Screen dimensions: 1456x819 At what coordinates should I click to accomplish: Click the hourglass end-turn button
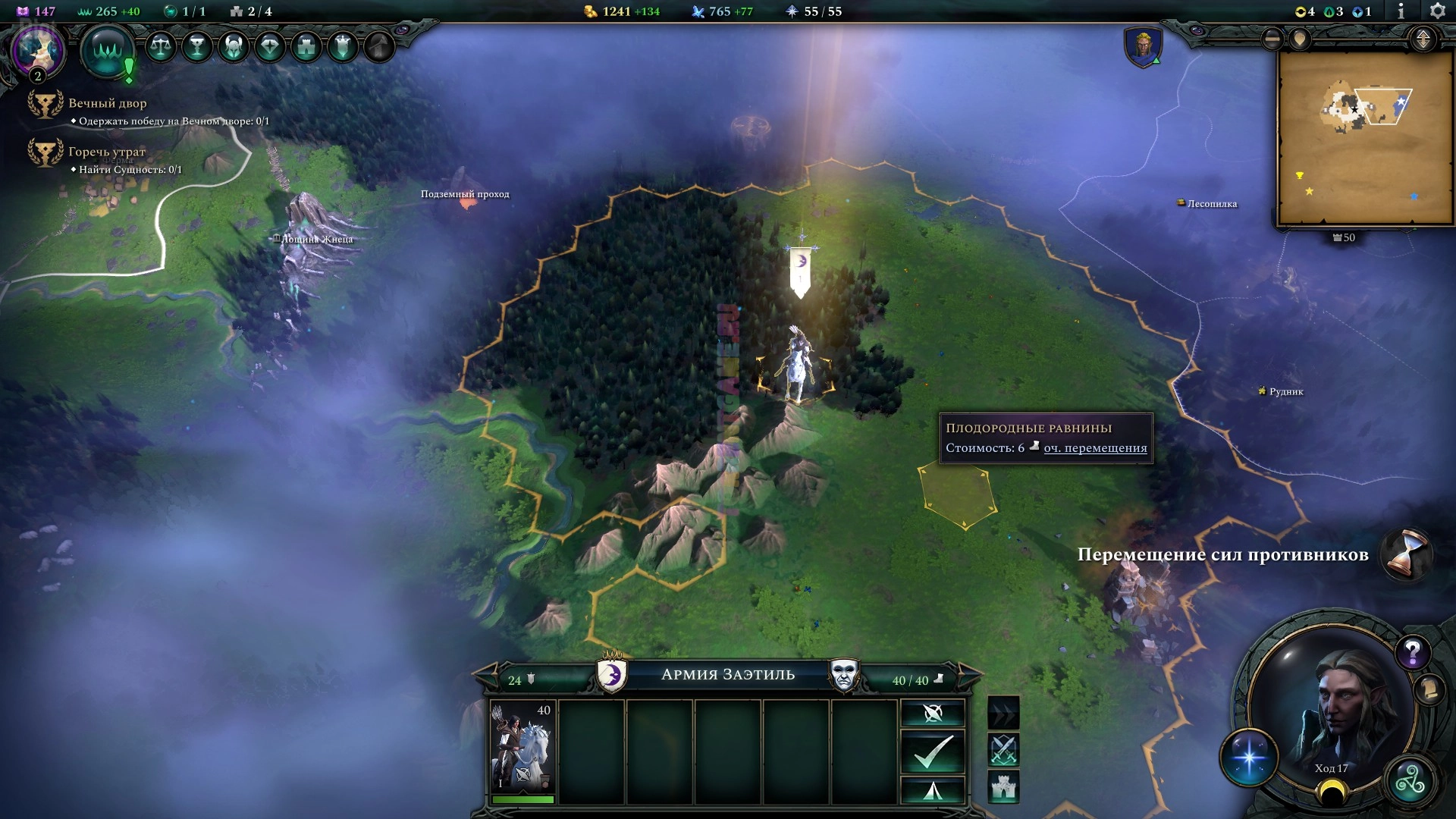[x=1407, y=554]
